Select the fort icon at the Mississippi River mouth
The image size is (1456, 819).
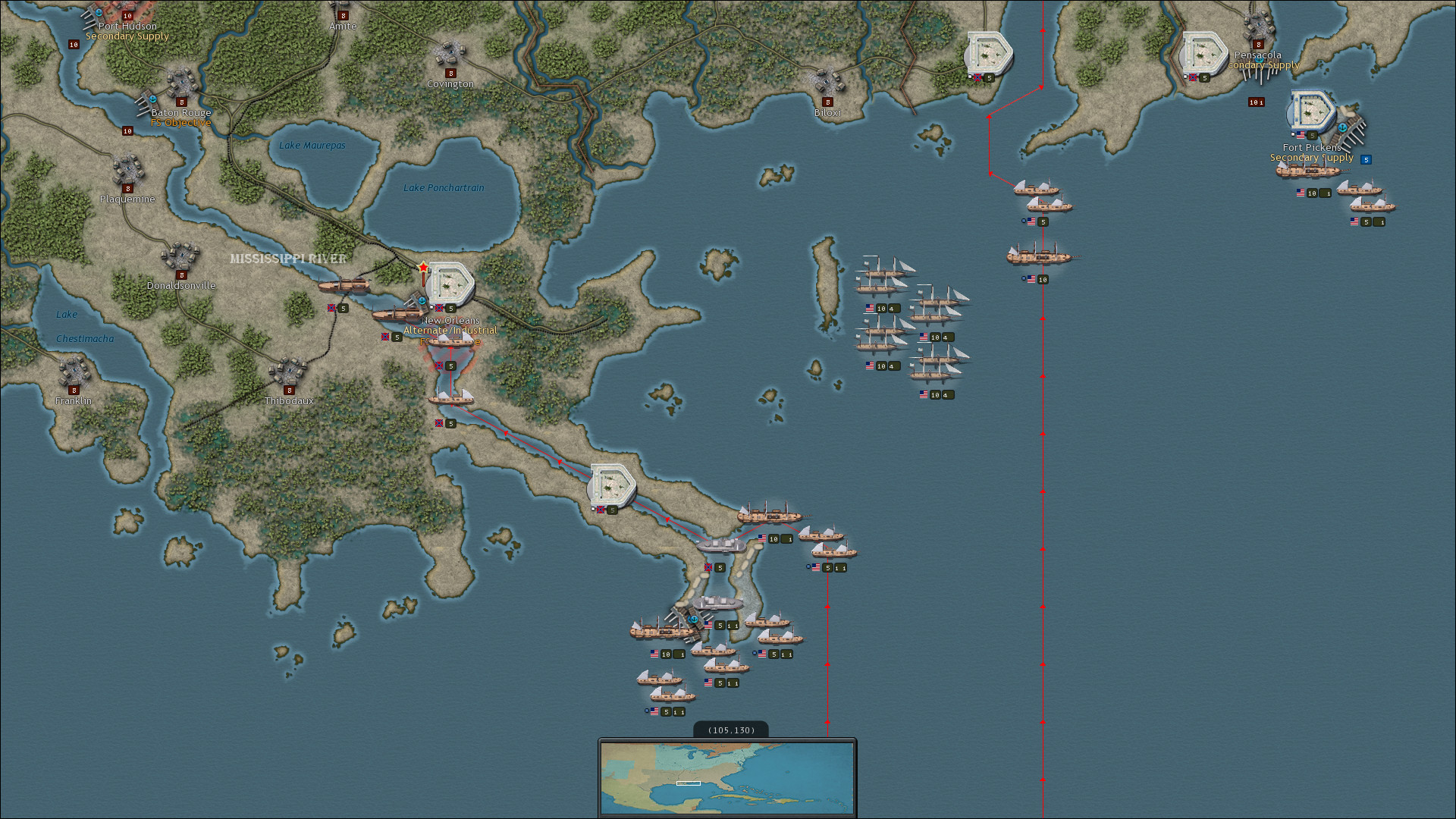click(611, 483)
